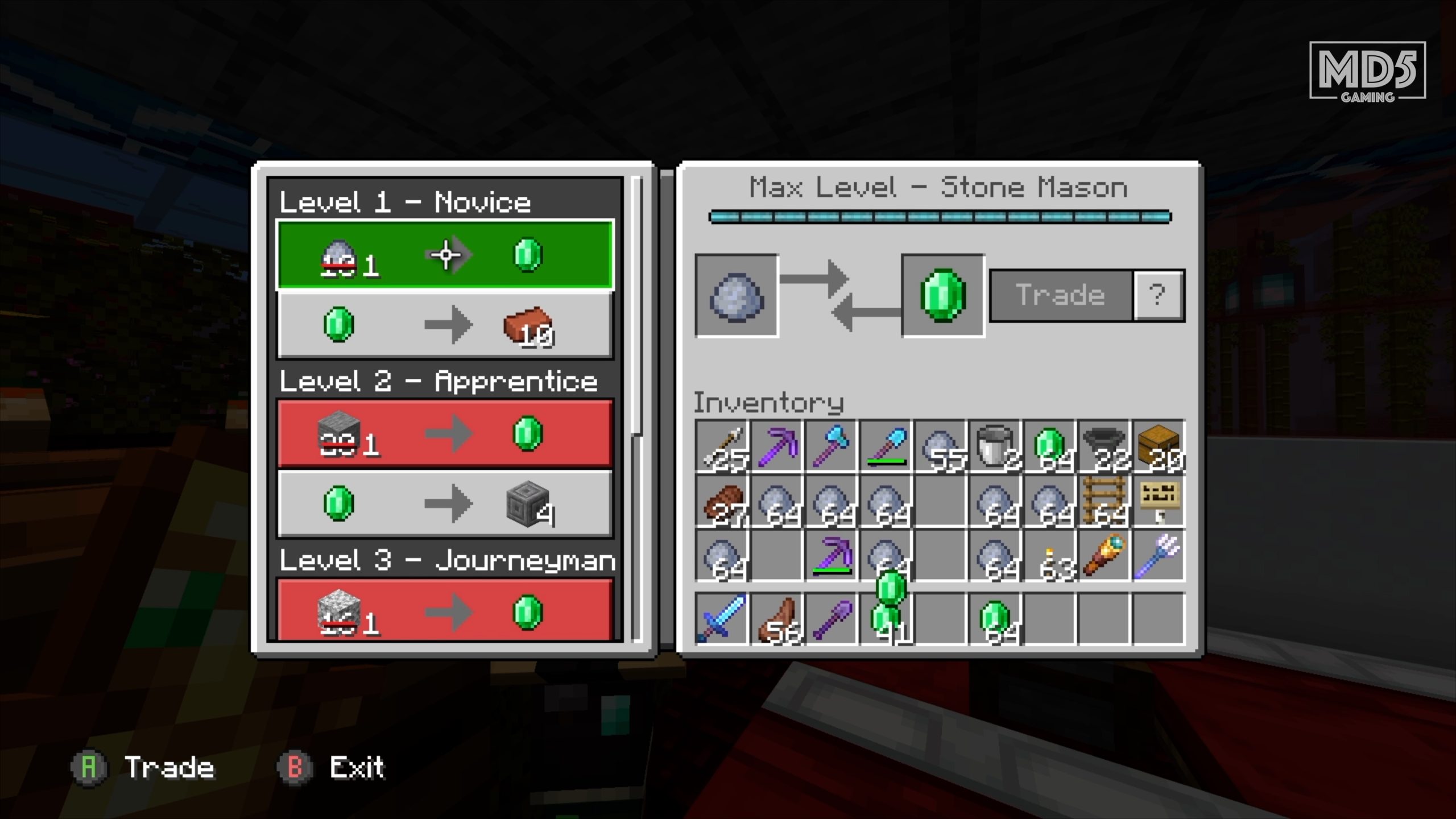This screenshot has height=819, width=1456.
Task: Select the arrows stack of 25
Action: [x=722, y=447]
